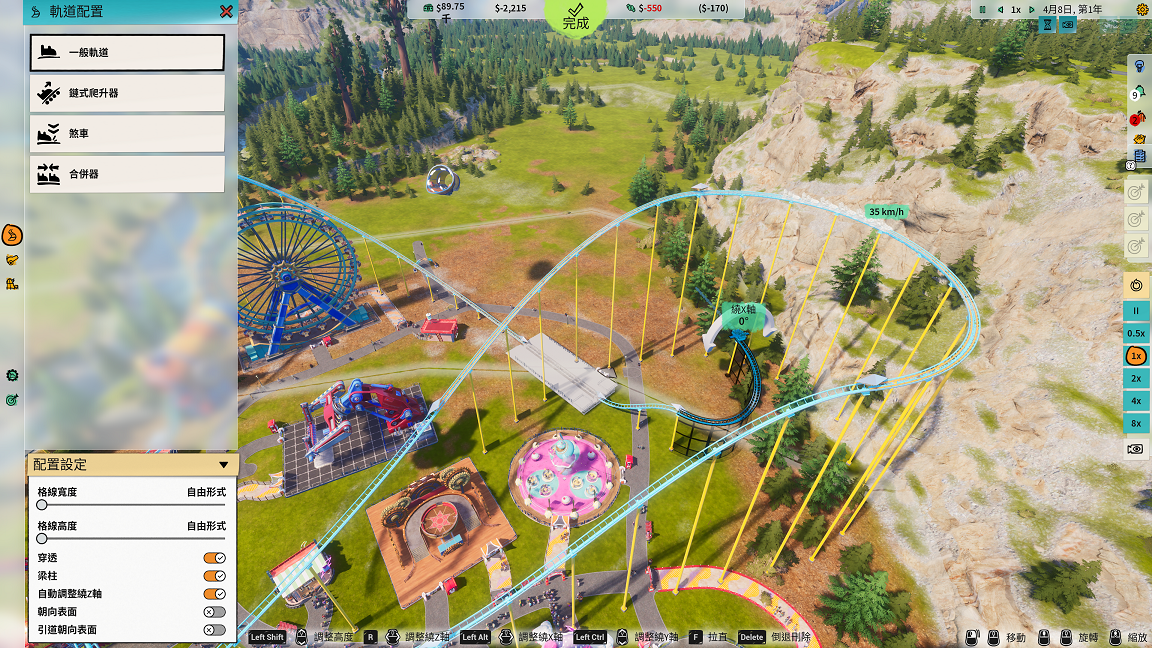Choose 鏈式爬升器 chain lift option
This screenshot has height=648, width=1152.
(127, 93)
